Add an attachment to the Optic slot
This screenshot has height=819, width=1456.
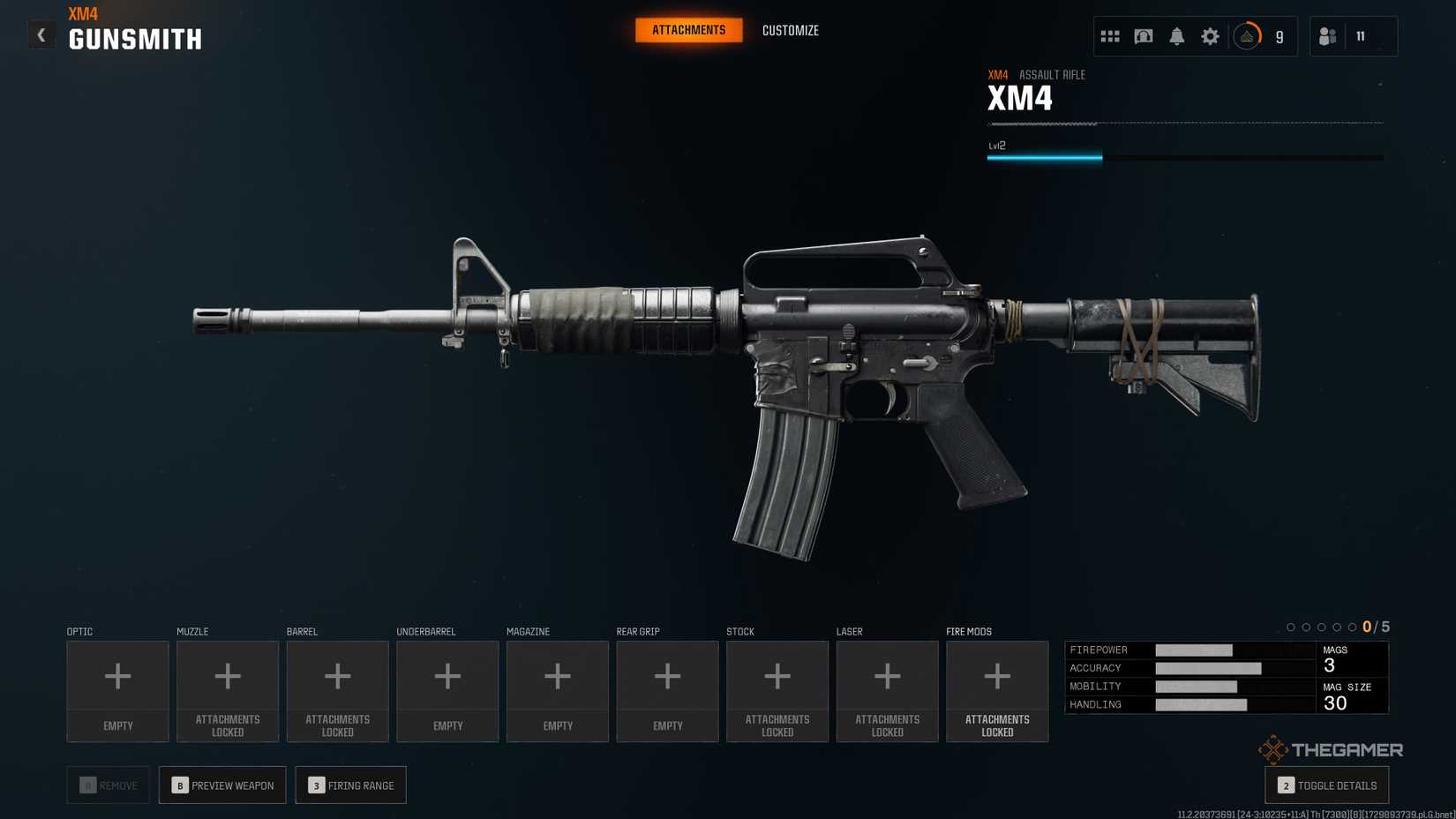point(117,690)
